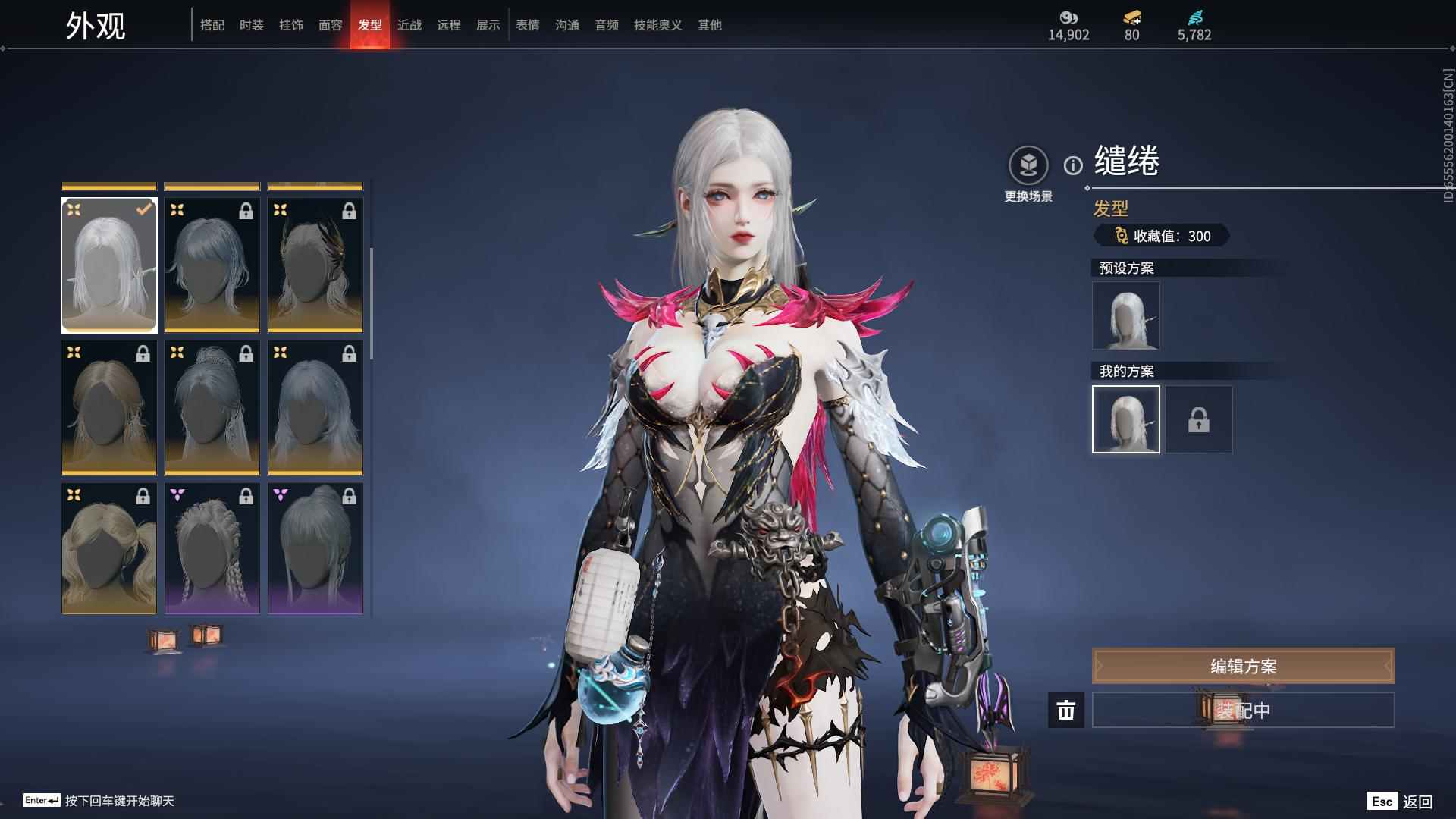Open the 技能奥义 tab
The width and height of the screenshot is (1456, 819).
[x=658, y=25]
